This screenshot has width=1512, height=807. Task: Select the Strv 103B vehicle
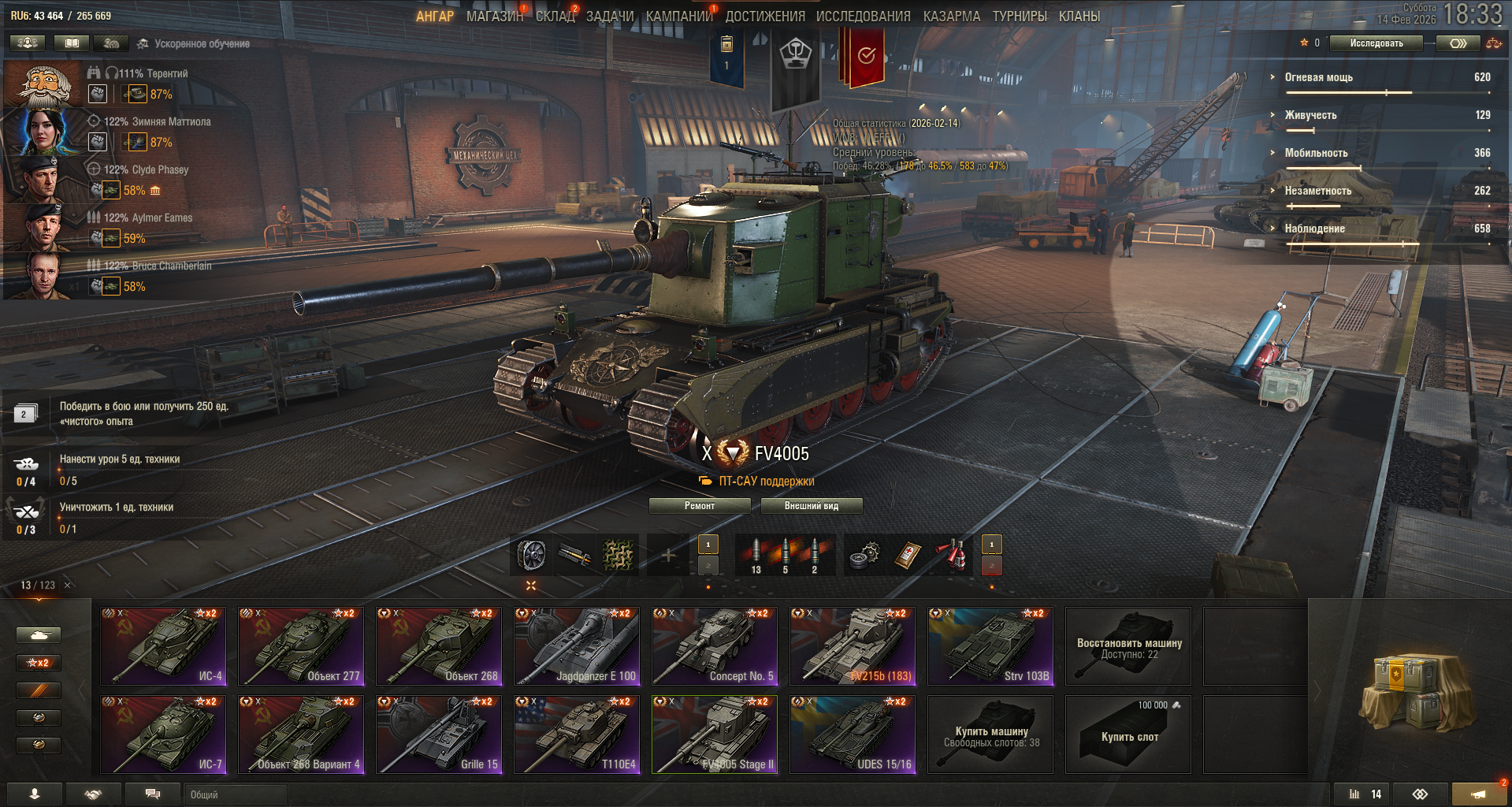990,645
